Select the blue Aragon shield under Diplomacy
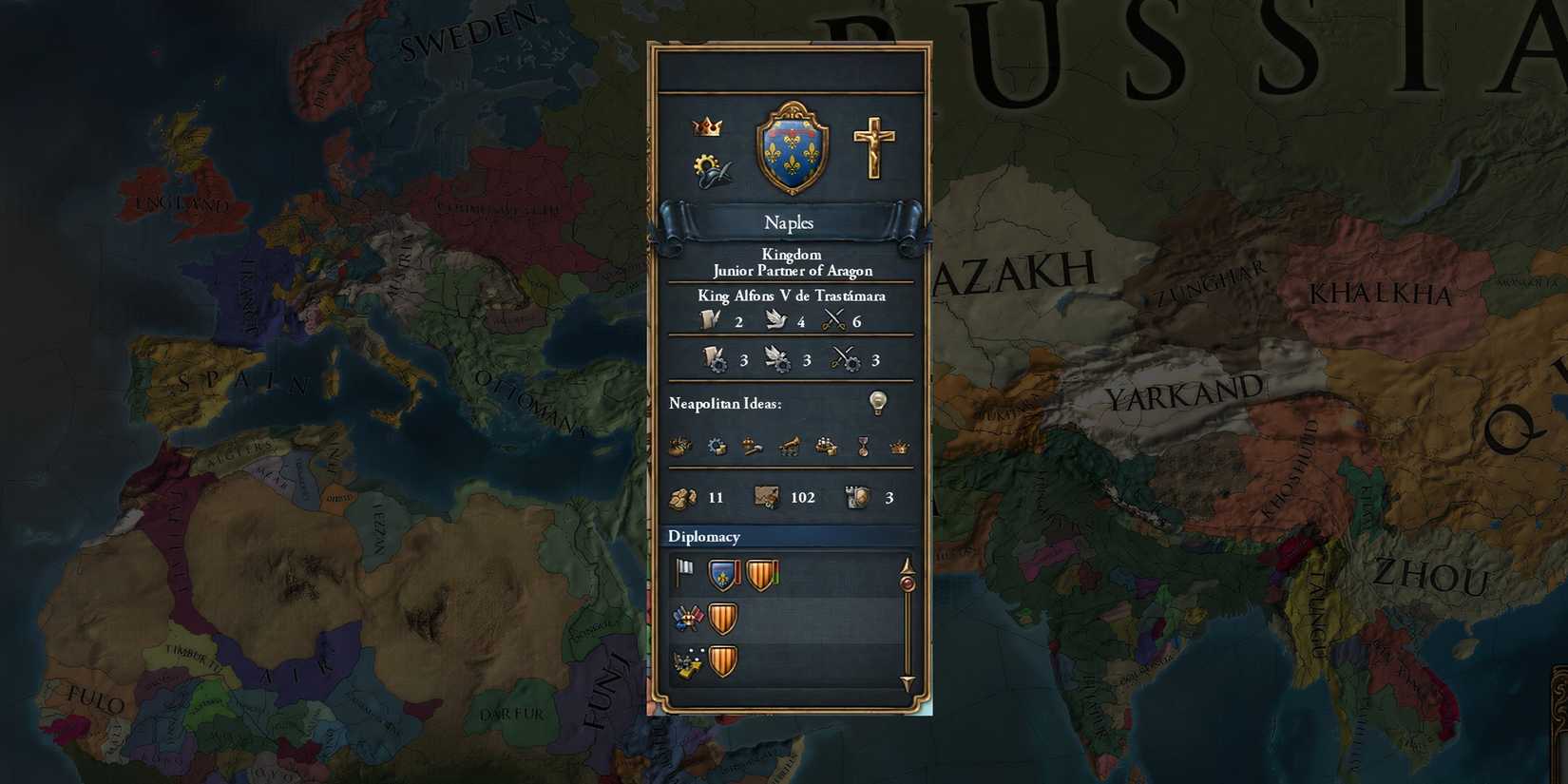The width and height of the screenshot is (1568, 784). click(x=720, y=573)
